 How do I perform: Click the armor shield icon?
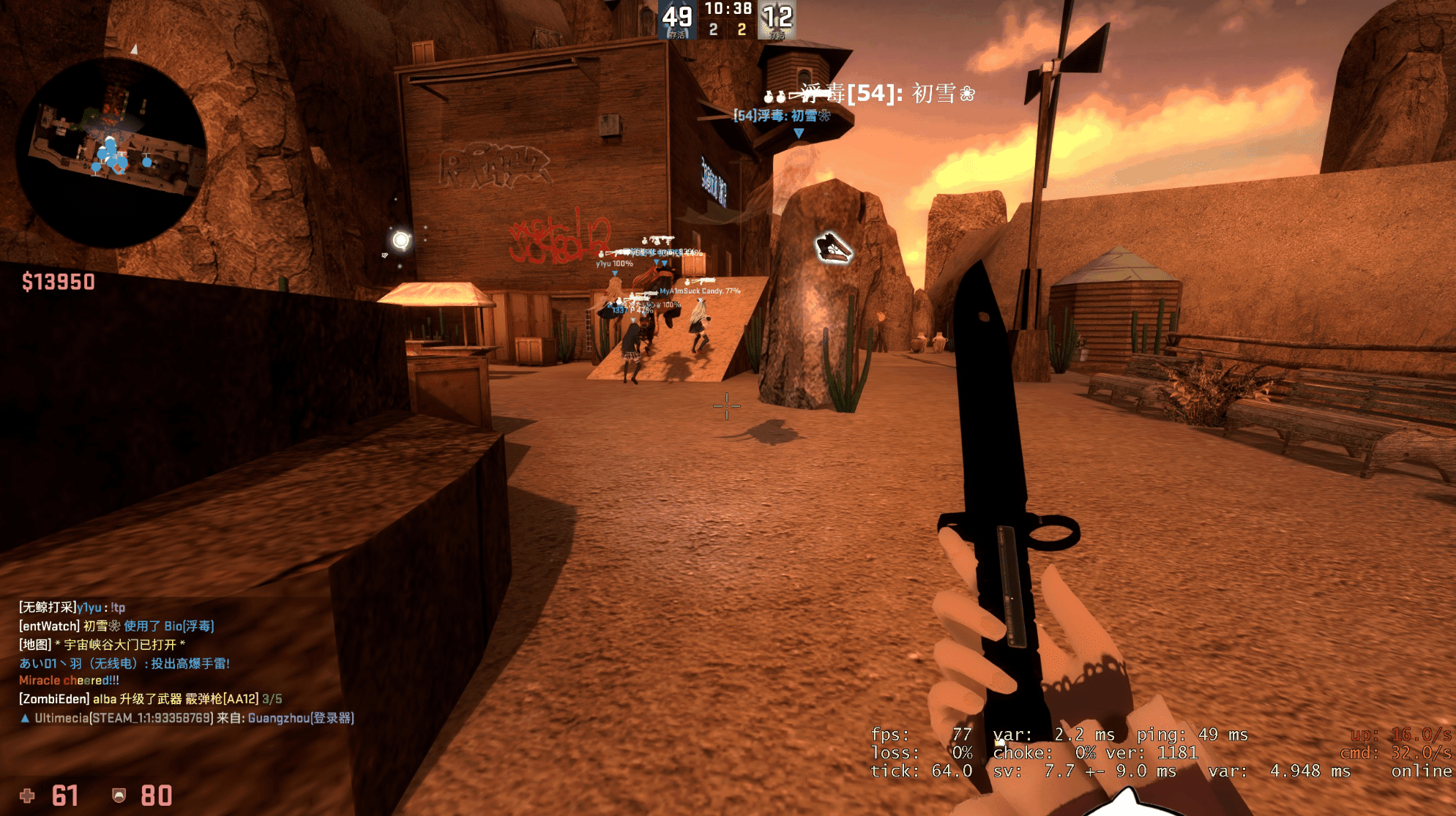pyautogui.click(x=119, y=796)
